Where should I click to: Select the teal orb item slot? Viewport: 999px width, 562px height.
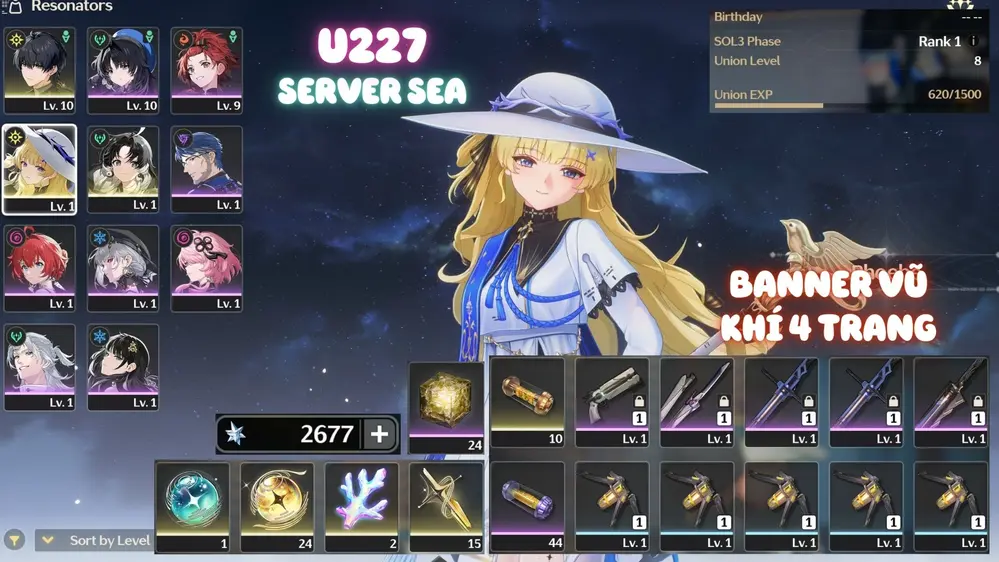click(x=193, y=505)
